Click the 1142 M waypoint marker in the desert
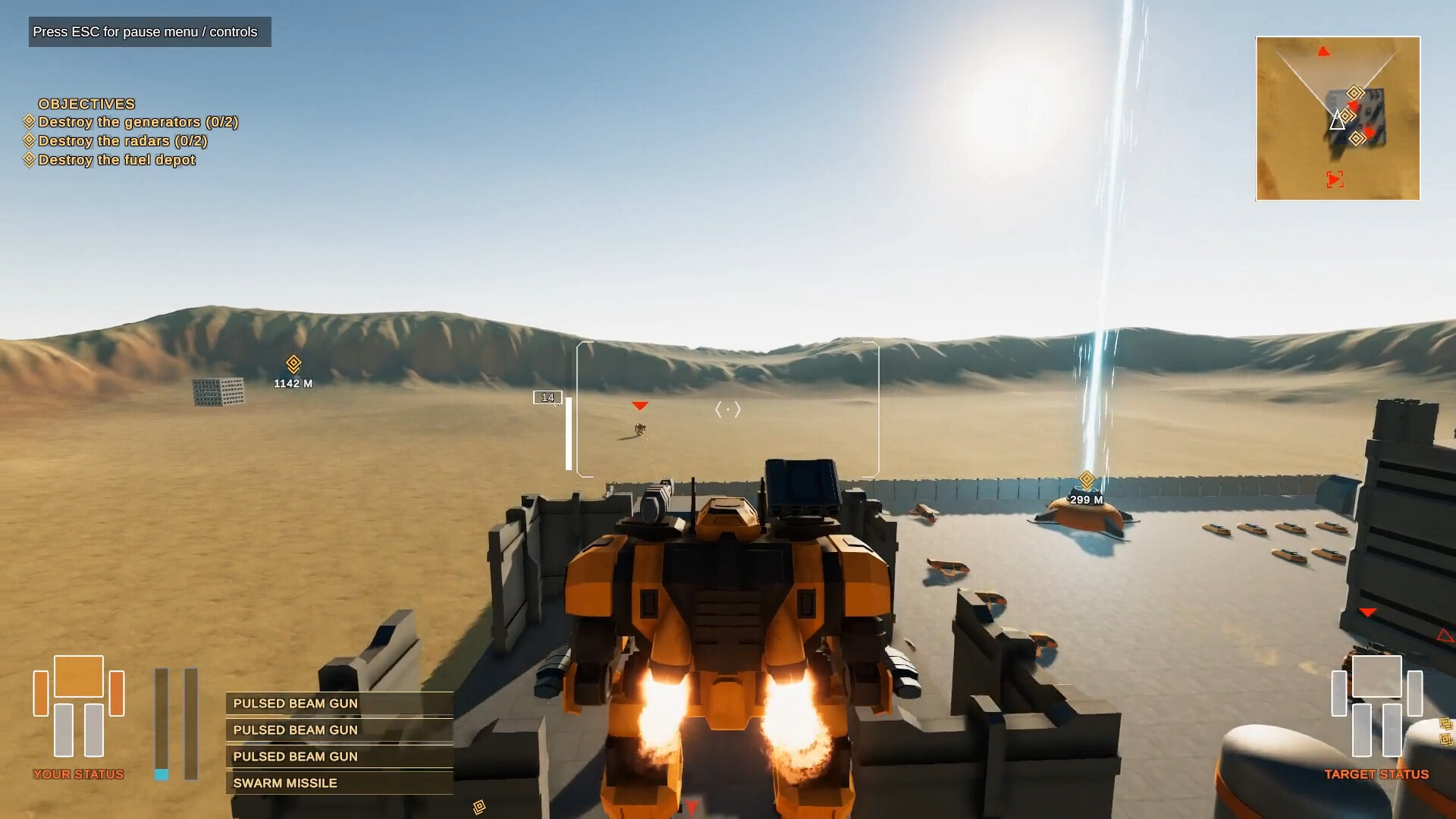 coord(292,362)
